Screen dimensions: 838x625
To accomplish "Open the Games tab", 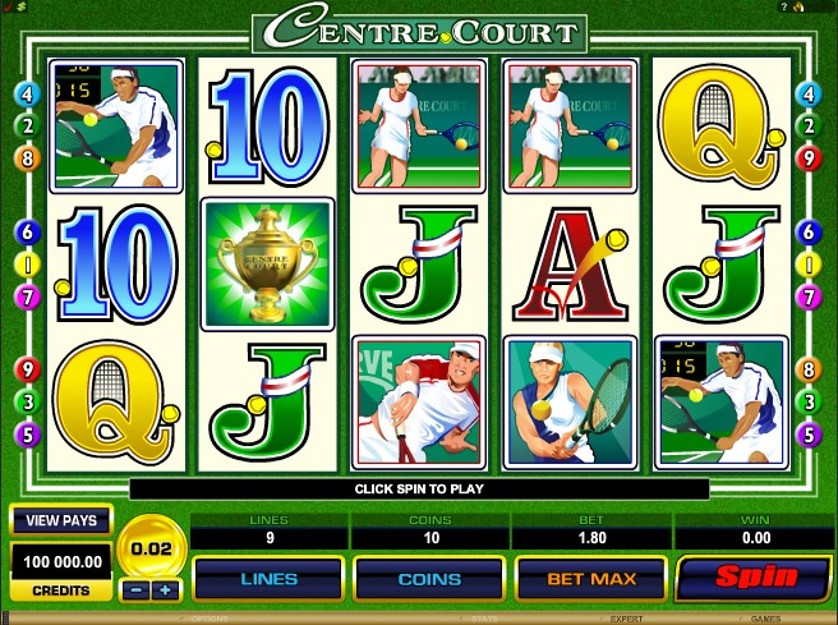I will click(768, 620).
